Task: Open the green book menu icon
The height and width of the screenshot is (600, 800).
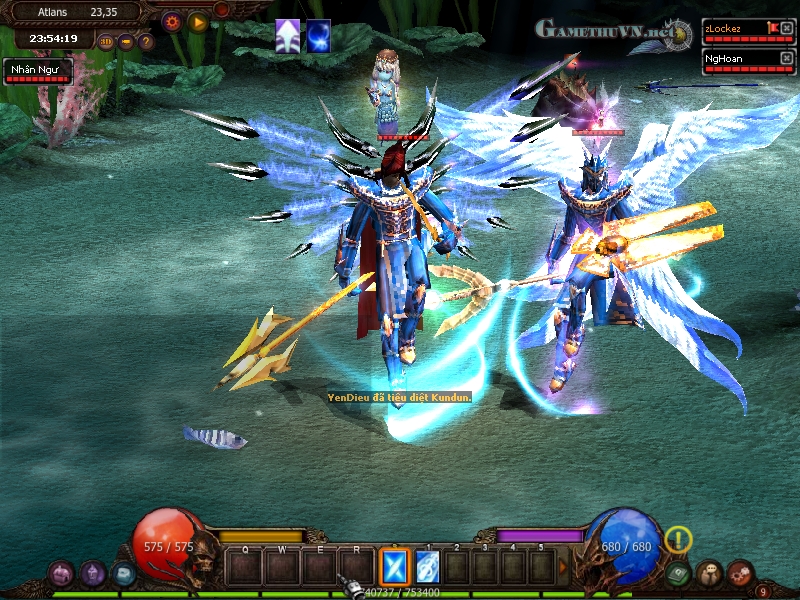Action: (679, 574)
